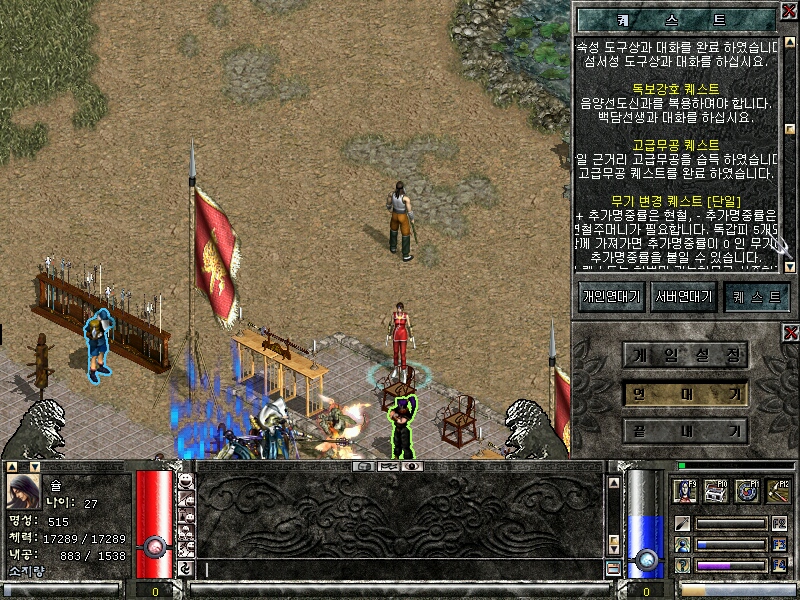Viewport: 800px width, 600px height.
Task: Close the system menu panel
Action: 790,332
